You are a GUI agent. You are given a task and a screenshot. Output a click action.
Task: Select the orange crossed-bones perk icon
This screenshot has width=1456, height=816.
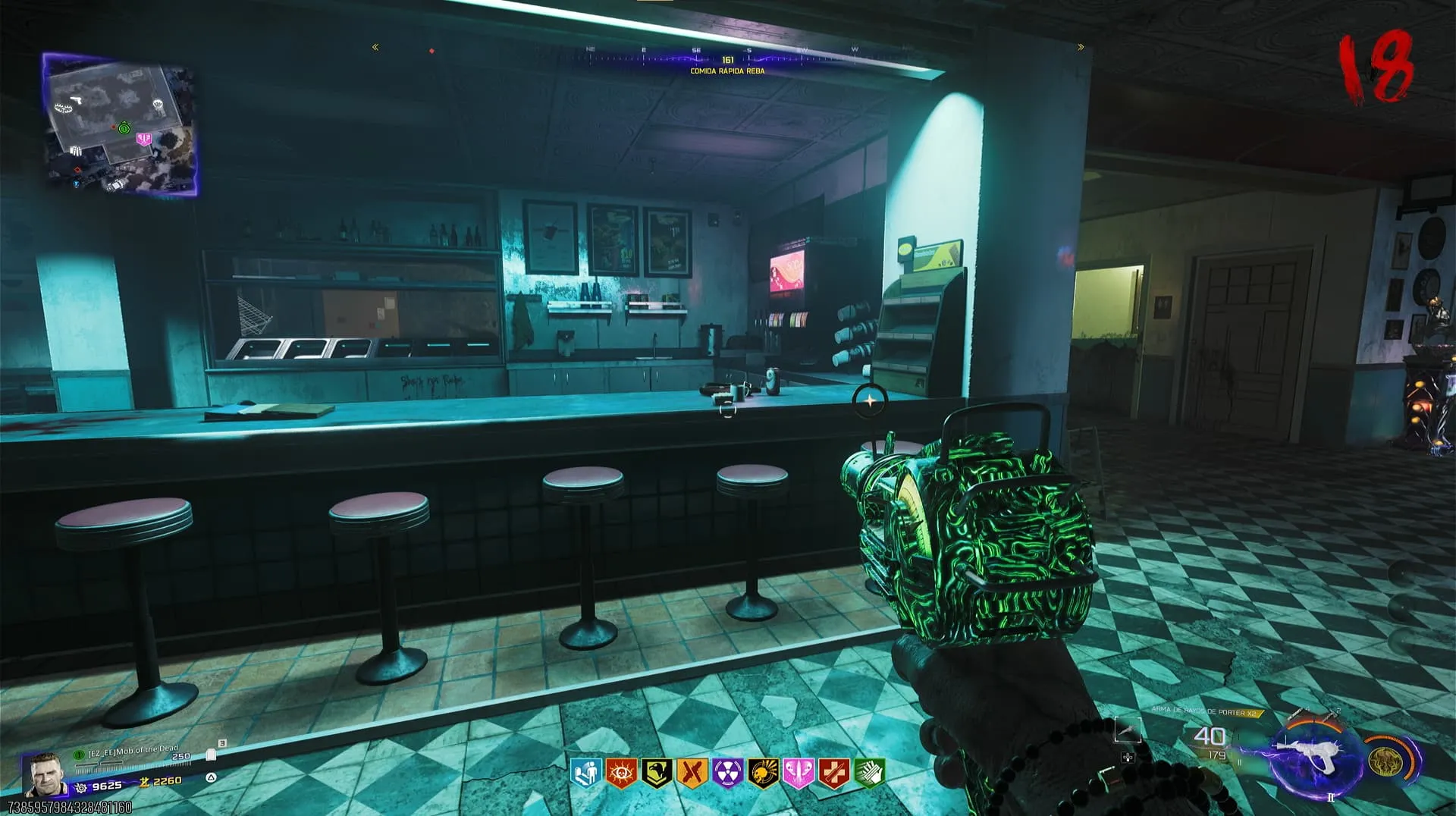coord(692,774)
